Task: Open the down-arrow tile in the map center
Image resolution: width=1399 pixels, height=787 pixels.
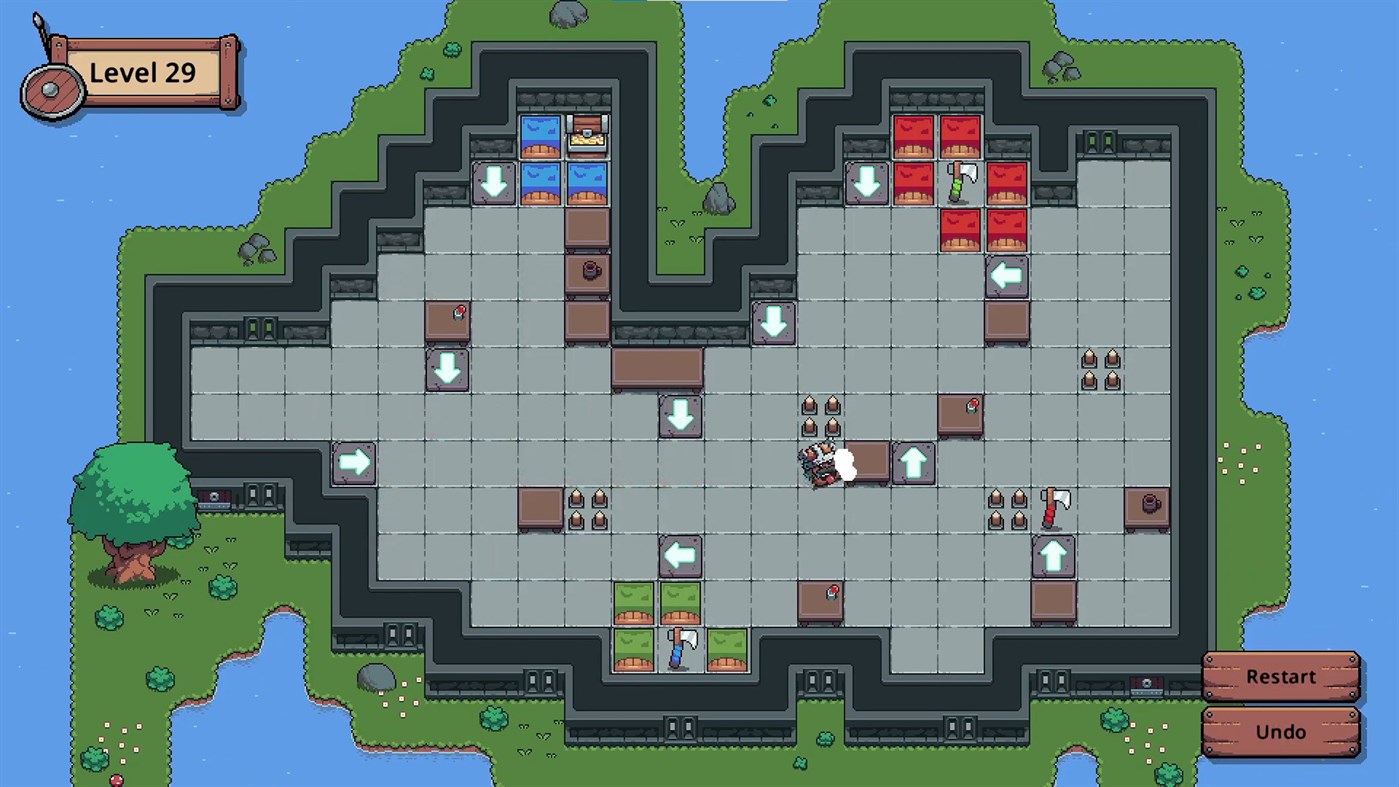Action: (x=681, y=416)
